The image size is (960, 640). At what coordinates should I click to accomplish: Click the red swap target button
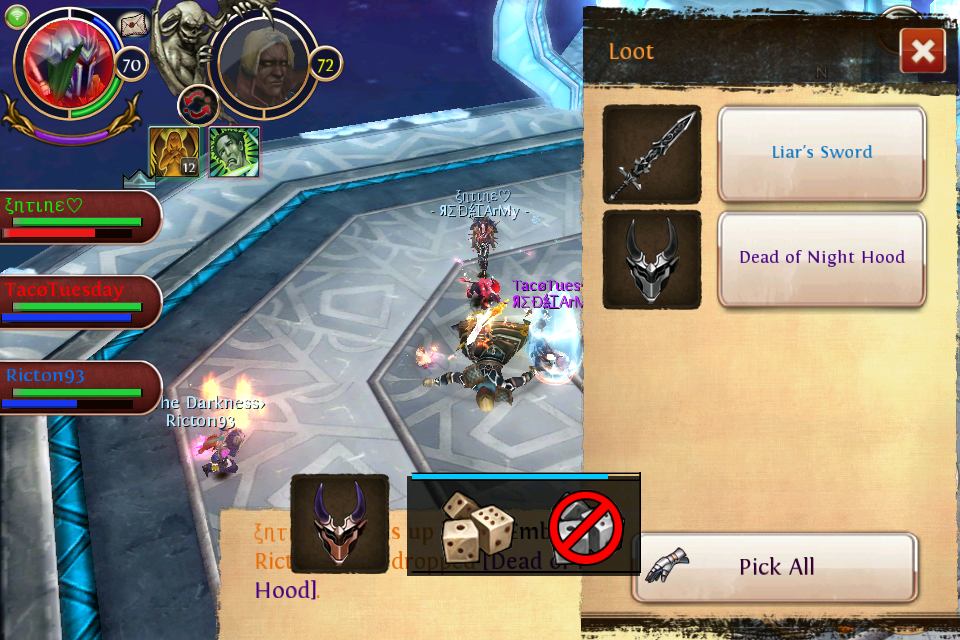[197, 105]
